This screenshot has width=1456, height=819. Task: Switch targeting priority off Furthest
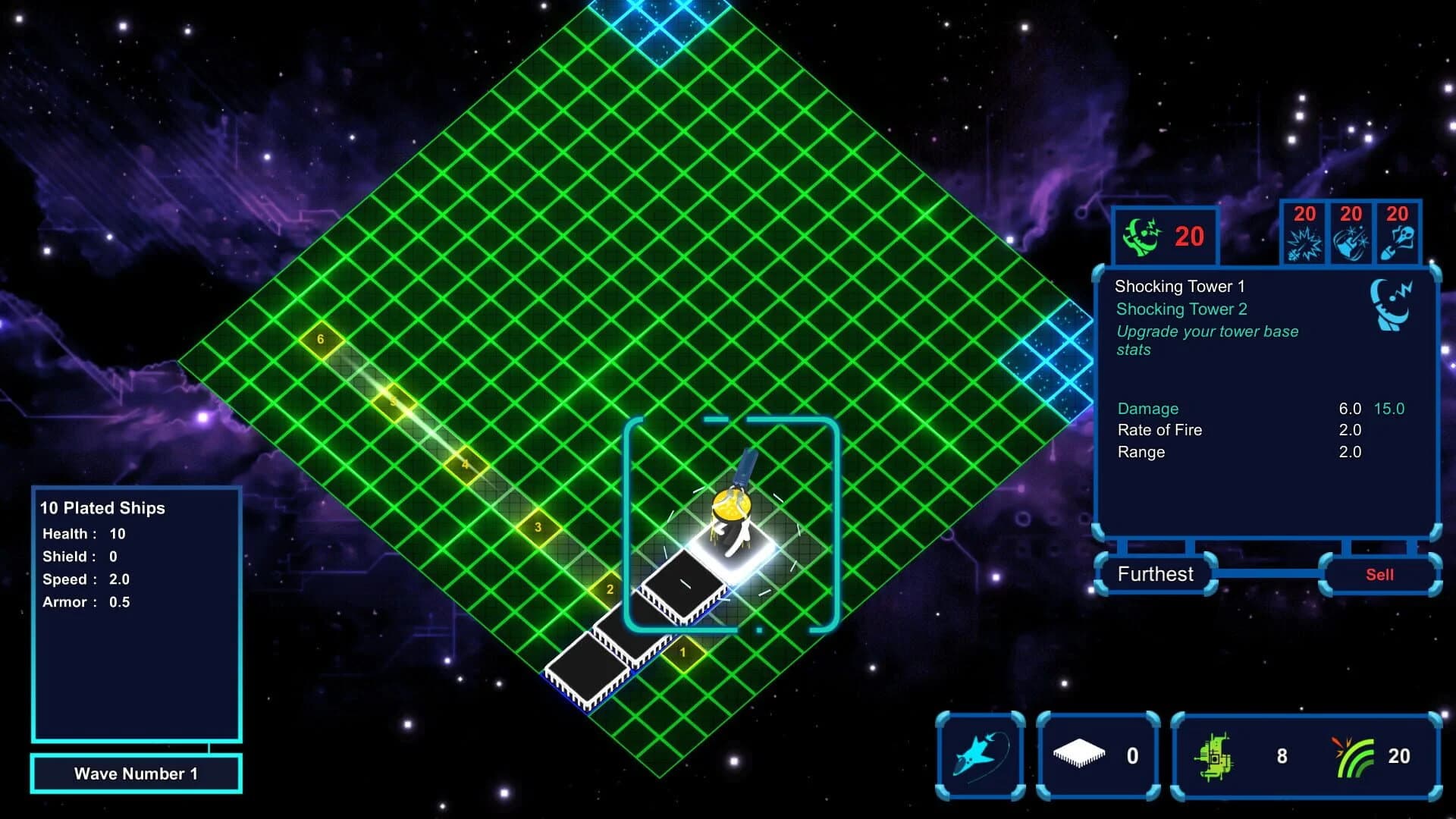pyautogui.click(x=1156, y=574)
